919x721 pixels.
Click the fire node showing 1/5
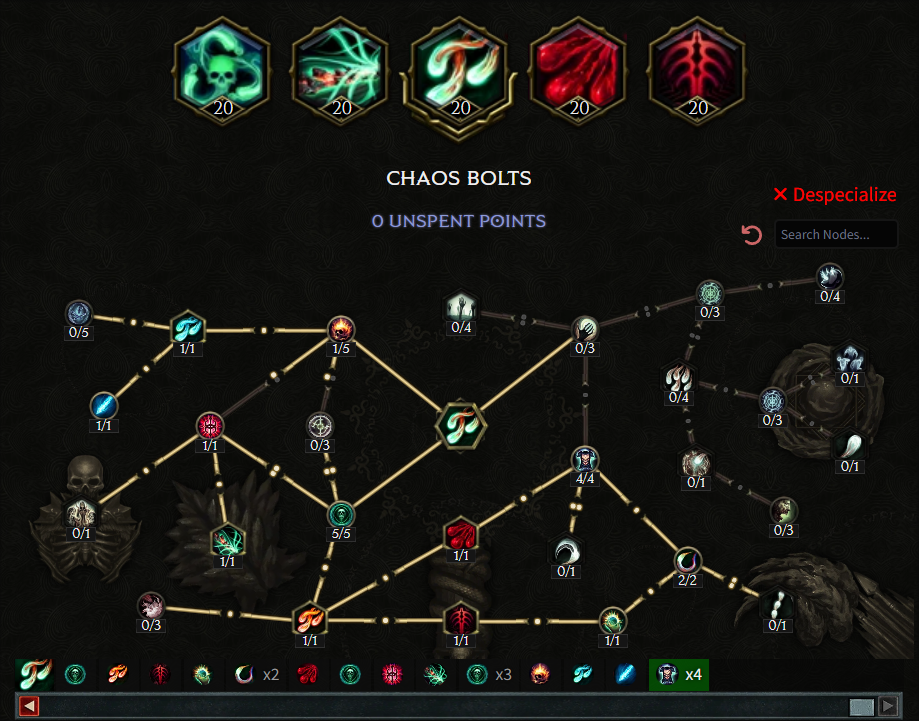[342, 328]
